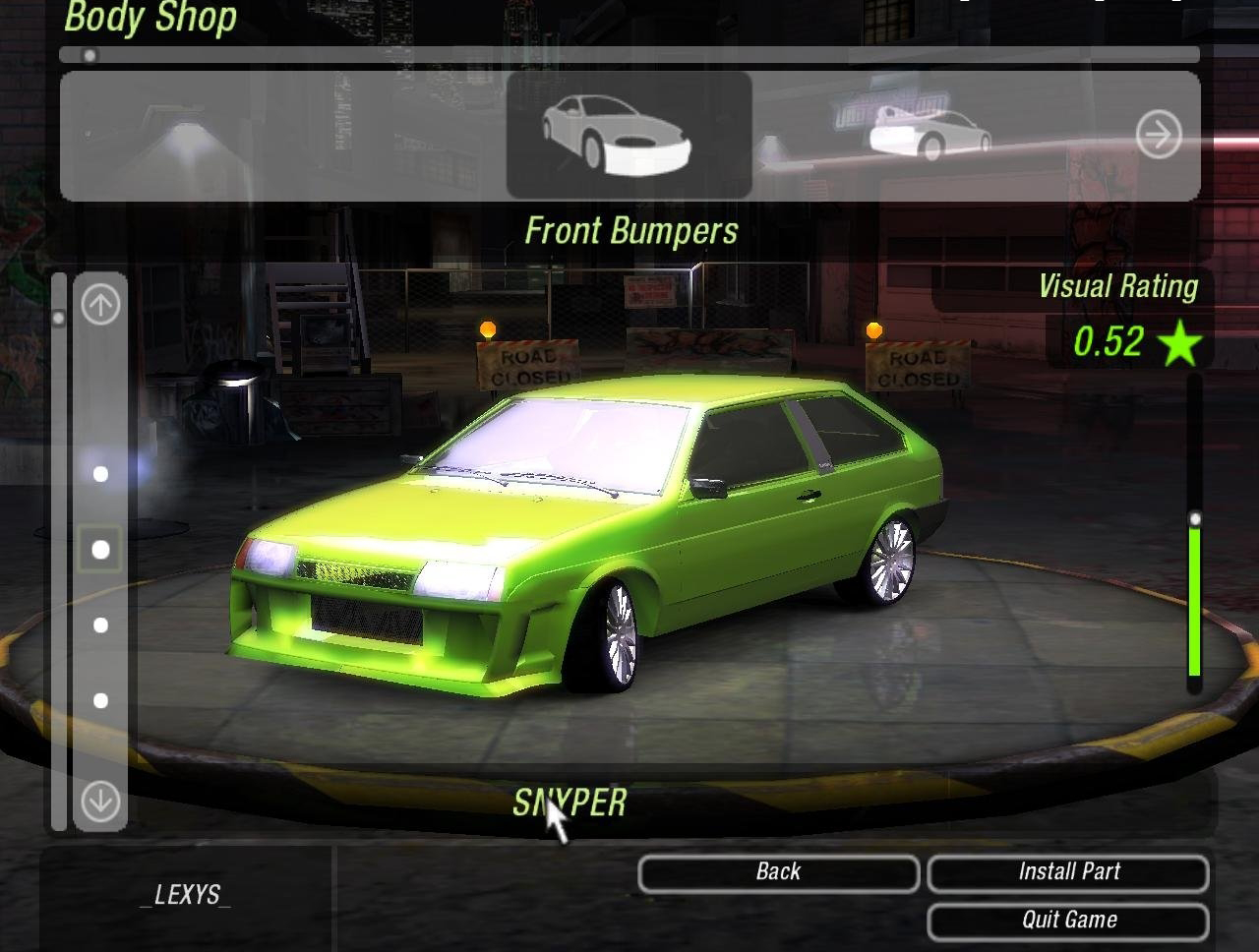Select the currently highlighted category dot

click(99, 550)
